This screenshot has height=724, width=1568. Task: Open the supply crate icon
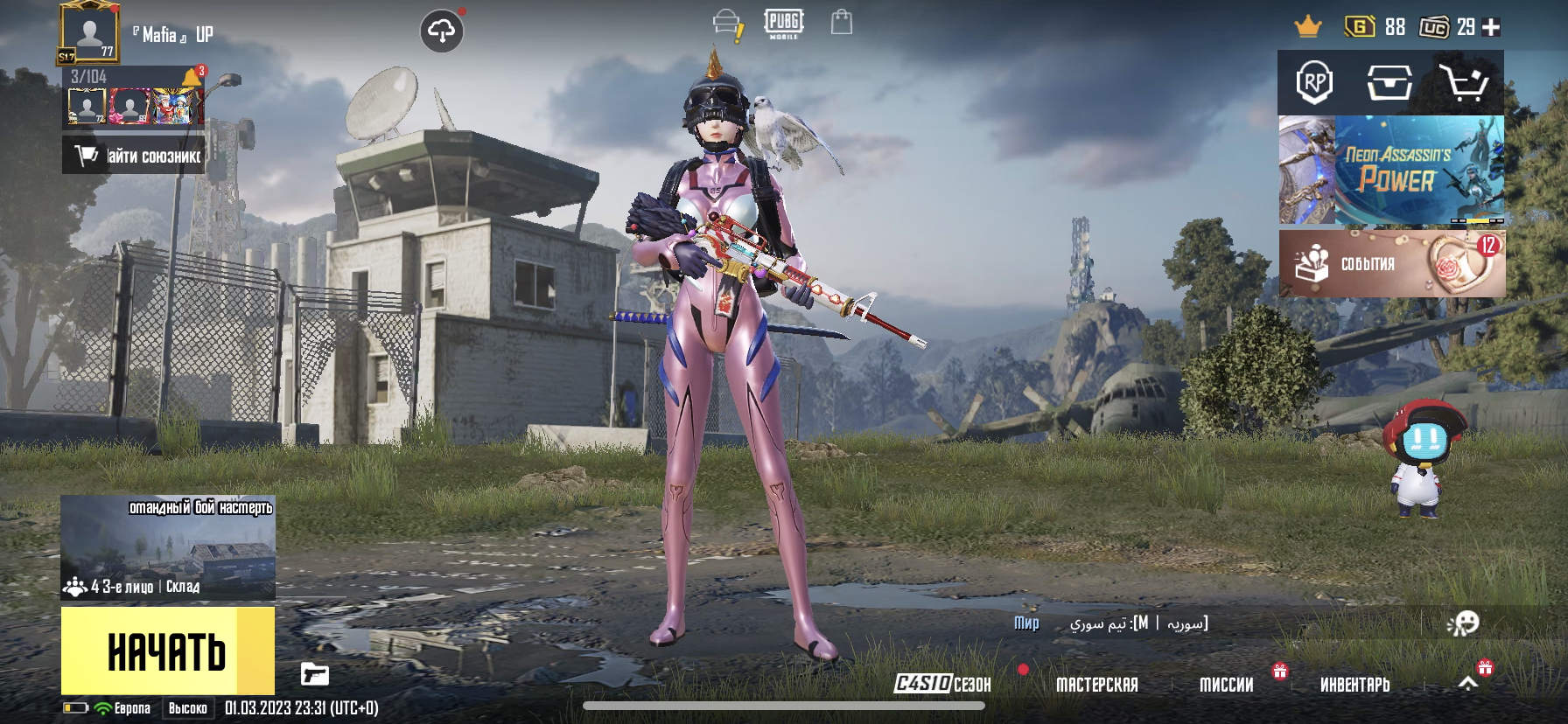pyautogui.click(x=1389, y=83)
